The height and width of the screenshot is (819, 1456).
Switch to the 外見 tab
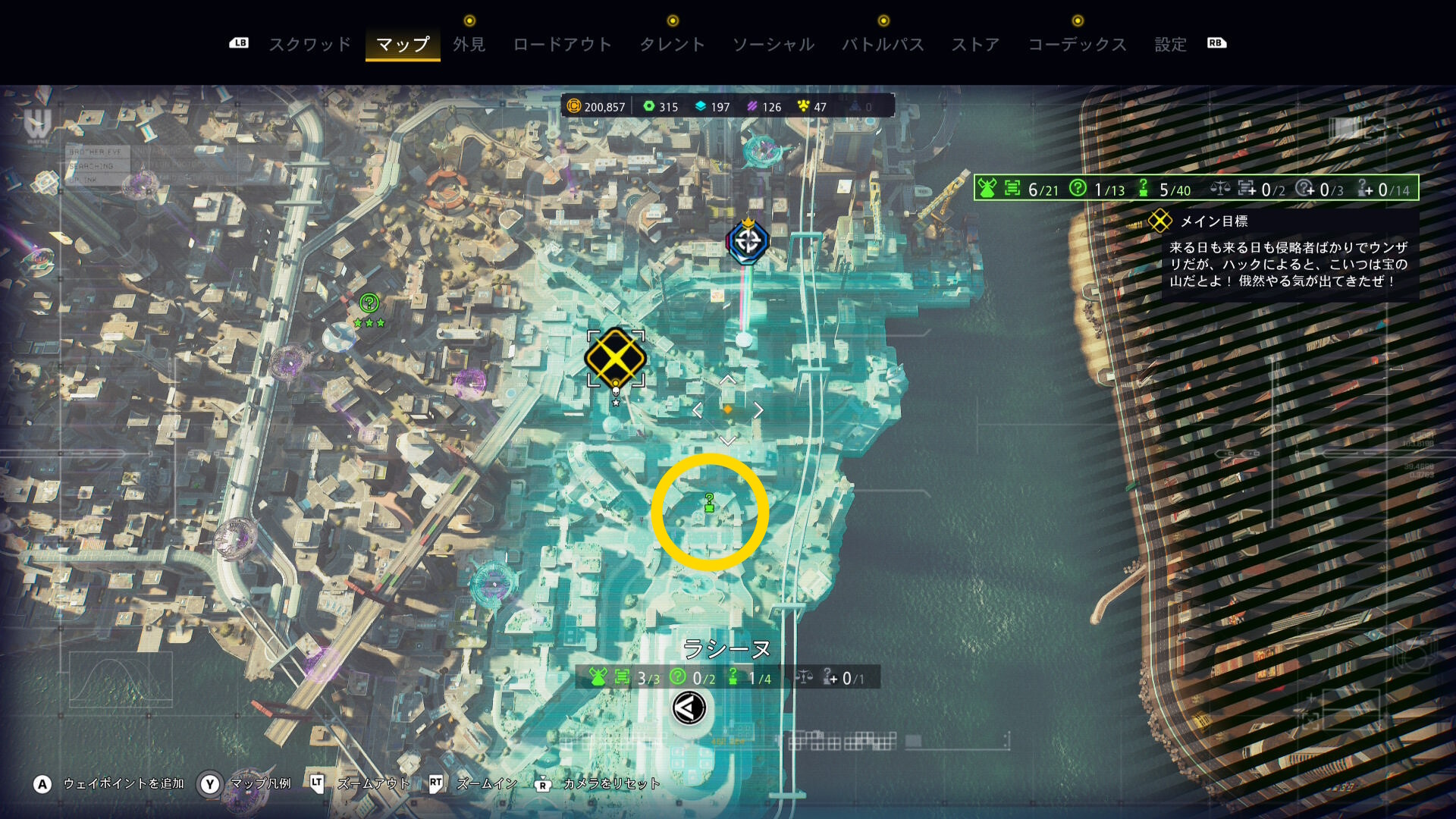(469, 45)
